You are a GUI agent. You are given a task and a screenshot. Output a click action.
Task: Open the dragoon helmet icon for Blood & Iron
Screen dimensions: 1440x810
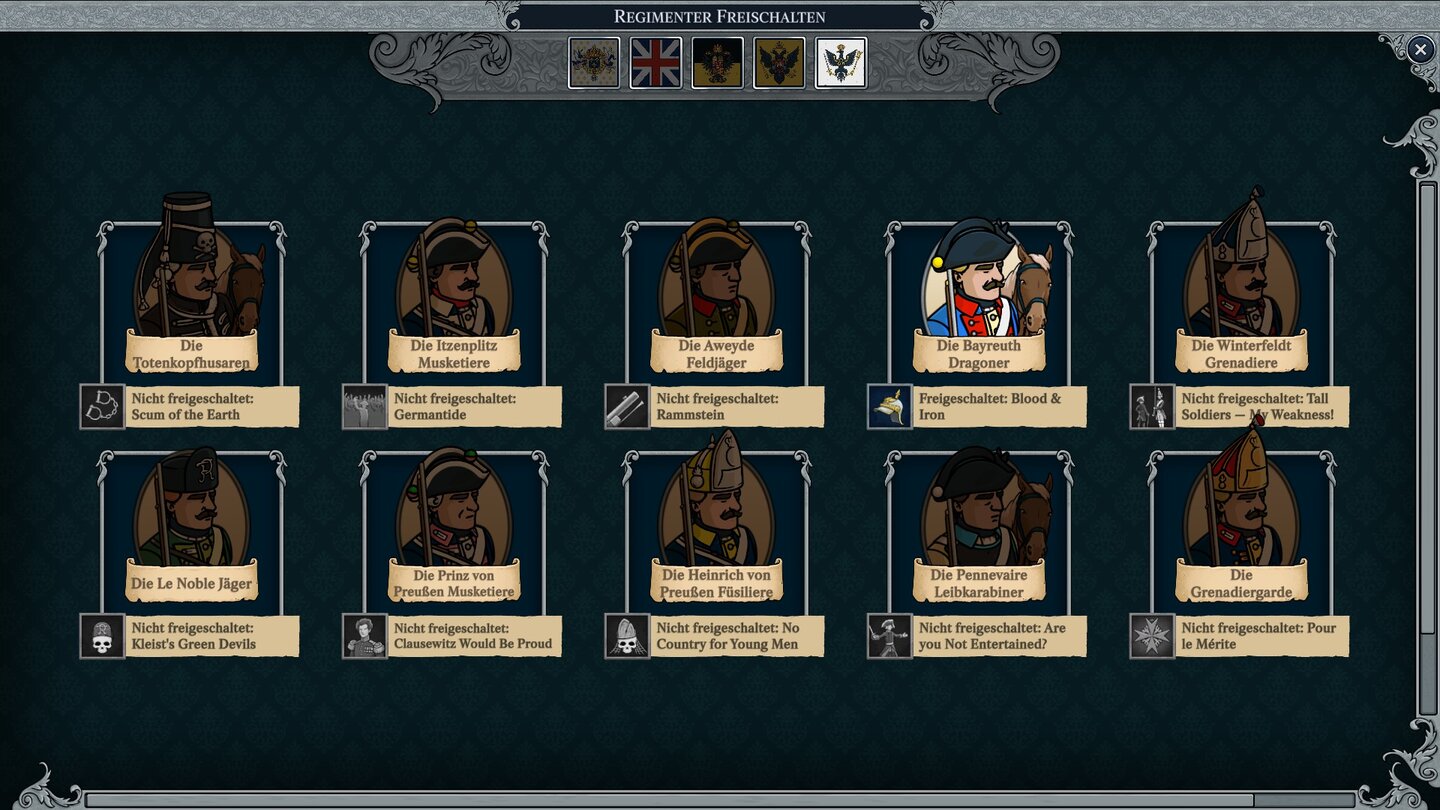tap(890, 405)
